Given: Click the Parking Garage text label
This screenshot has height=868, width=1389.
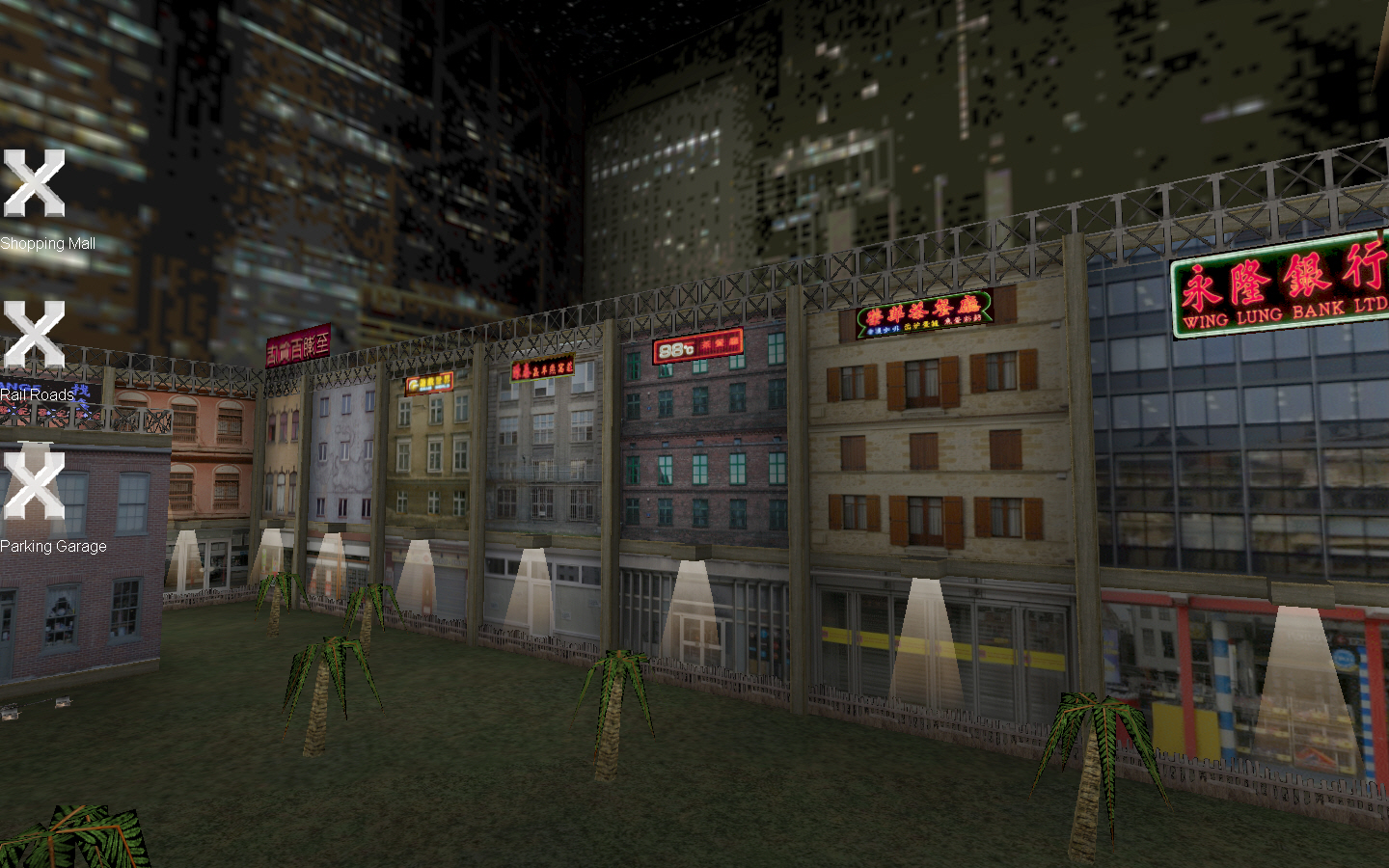Looking at the screenshot, I should click(53, 547).
